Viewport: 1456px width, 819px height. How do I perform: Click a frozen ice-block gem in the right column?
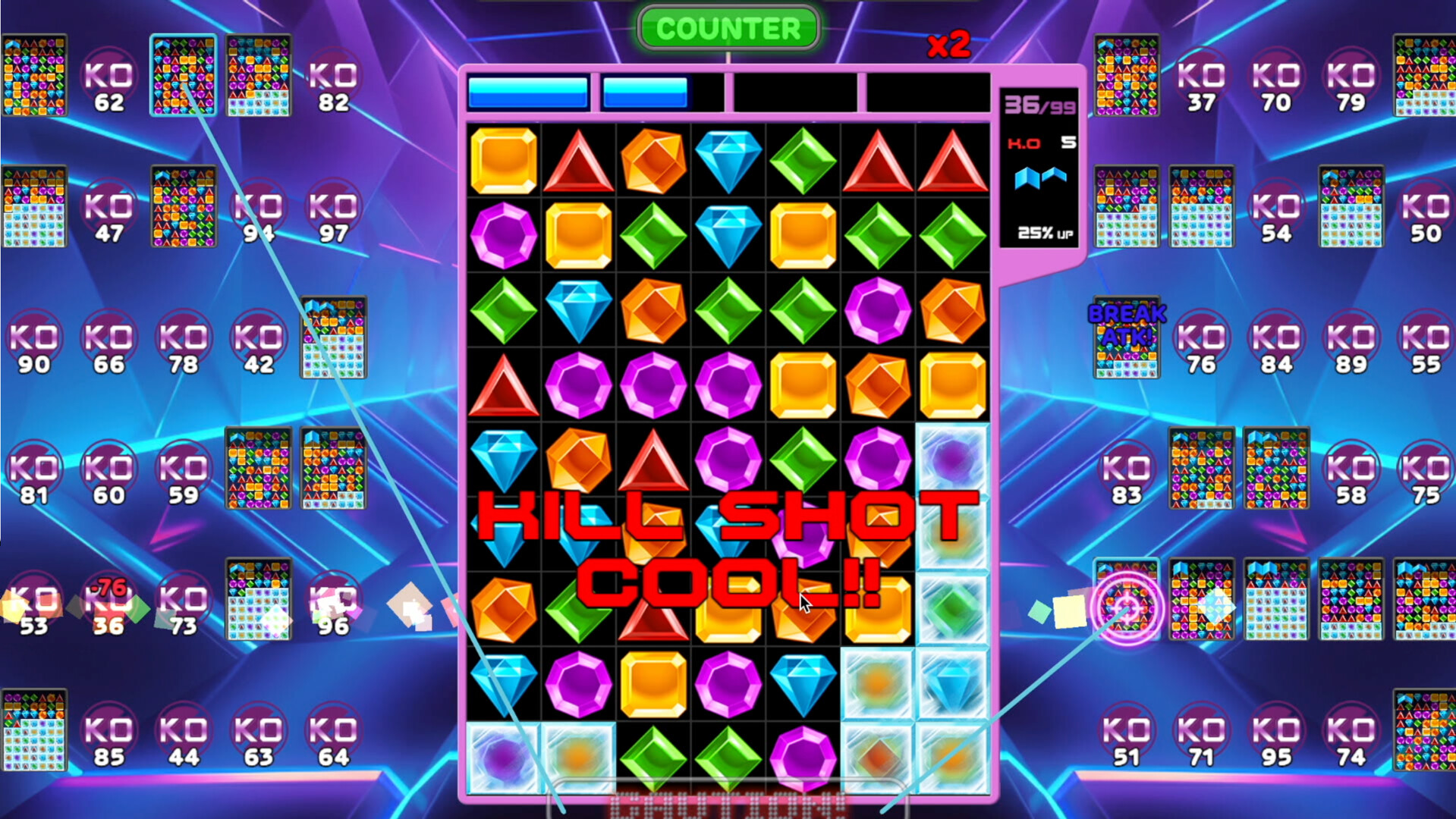click(x=952, y=459)
